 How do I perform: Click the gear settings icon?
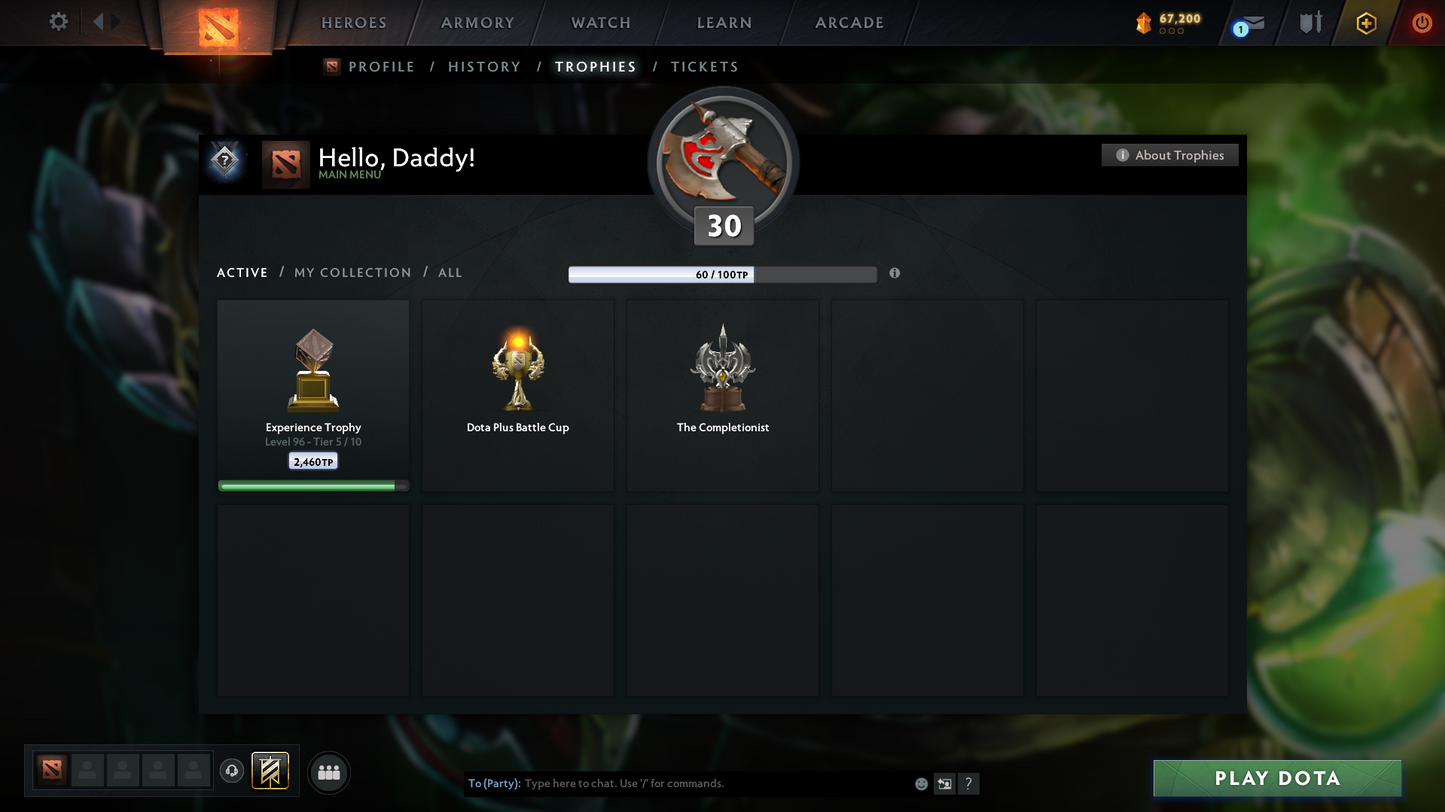coord(58,21)
